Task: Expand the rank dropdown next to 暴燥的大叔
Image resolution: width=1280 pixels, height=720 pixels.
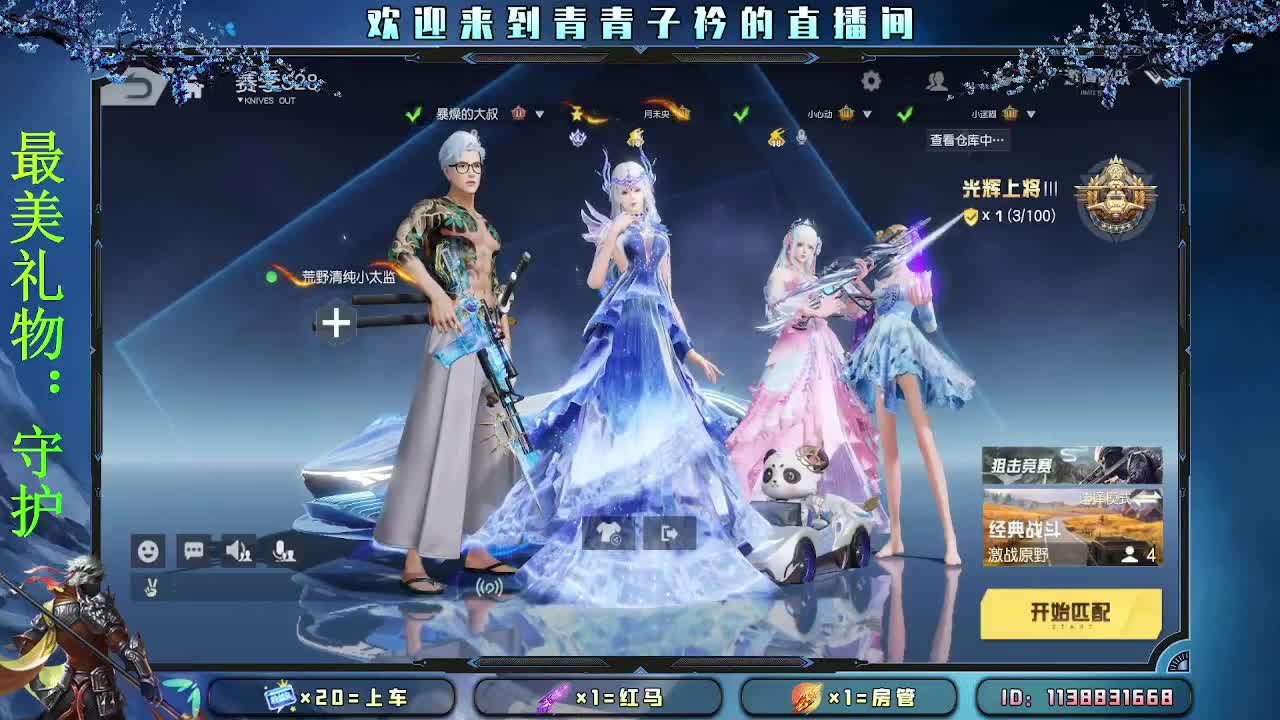Action: click(x=538, y=113)
